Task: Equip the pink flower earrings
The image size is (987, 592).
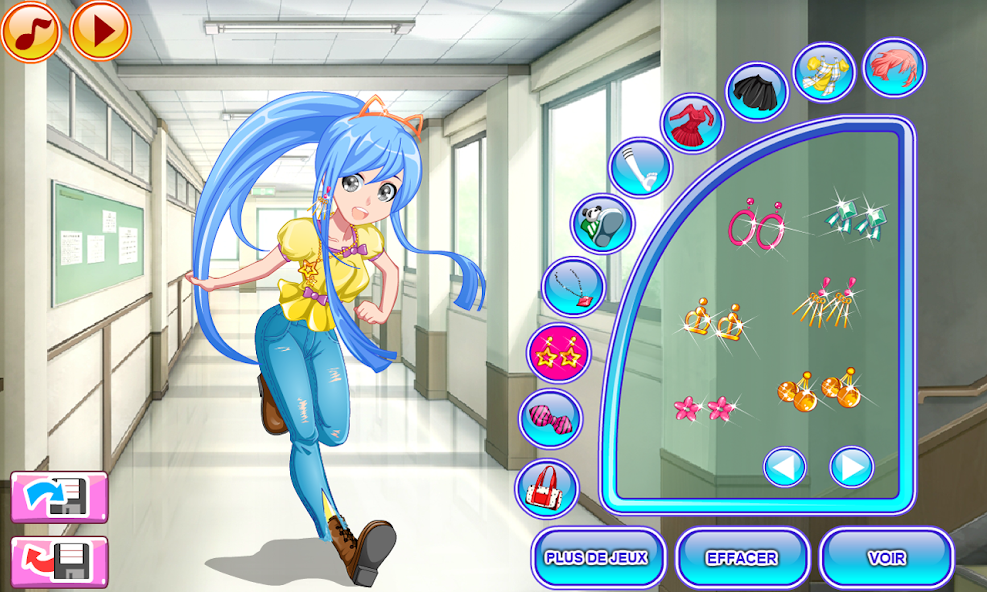Action: point(703,406)
